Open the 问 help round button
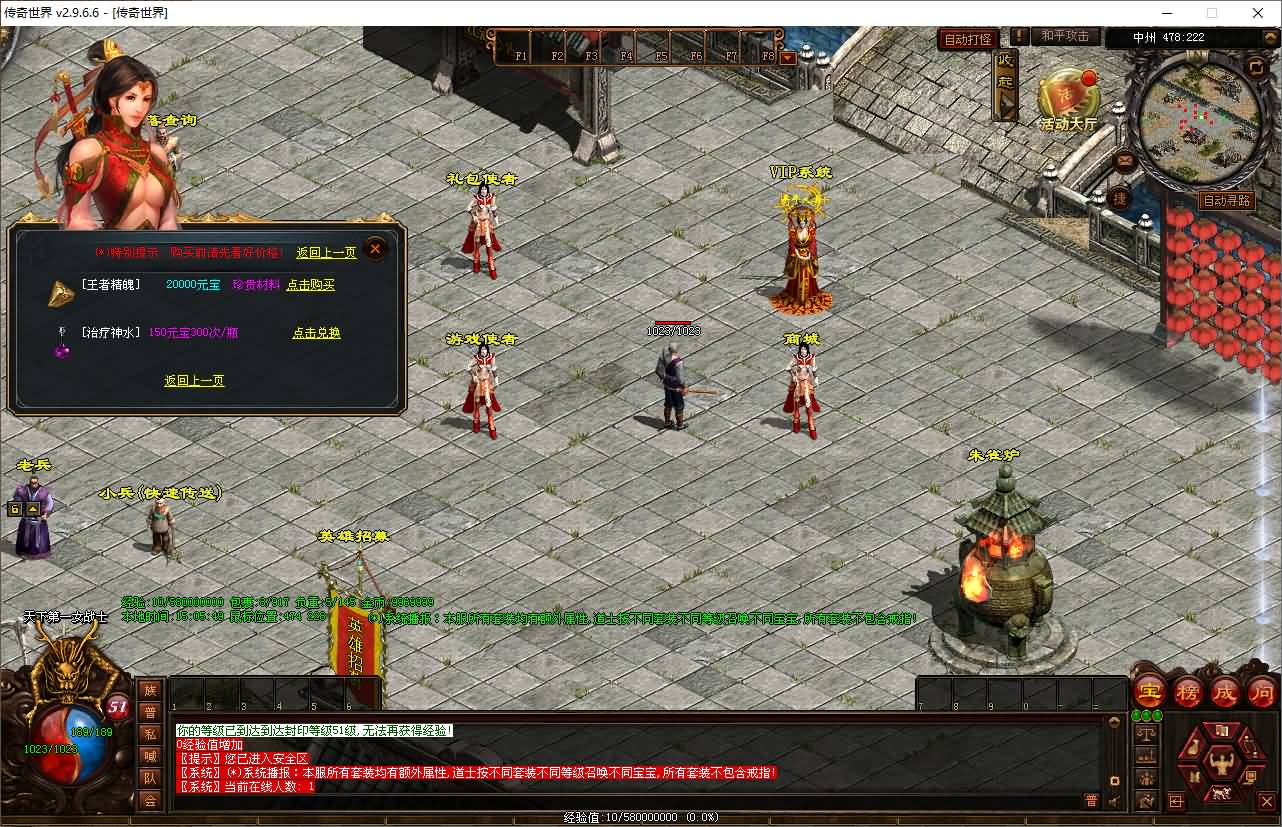1282x827 pixels. pyautogui.click(x=1262, y=691)
